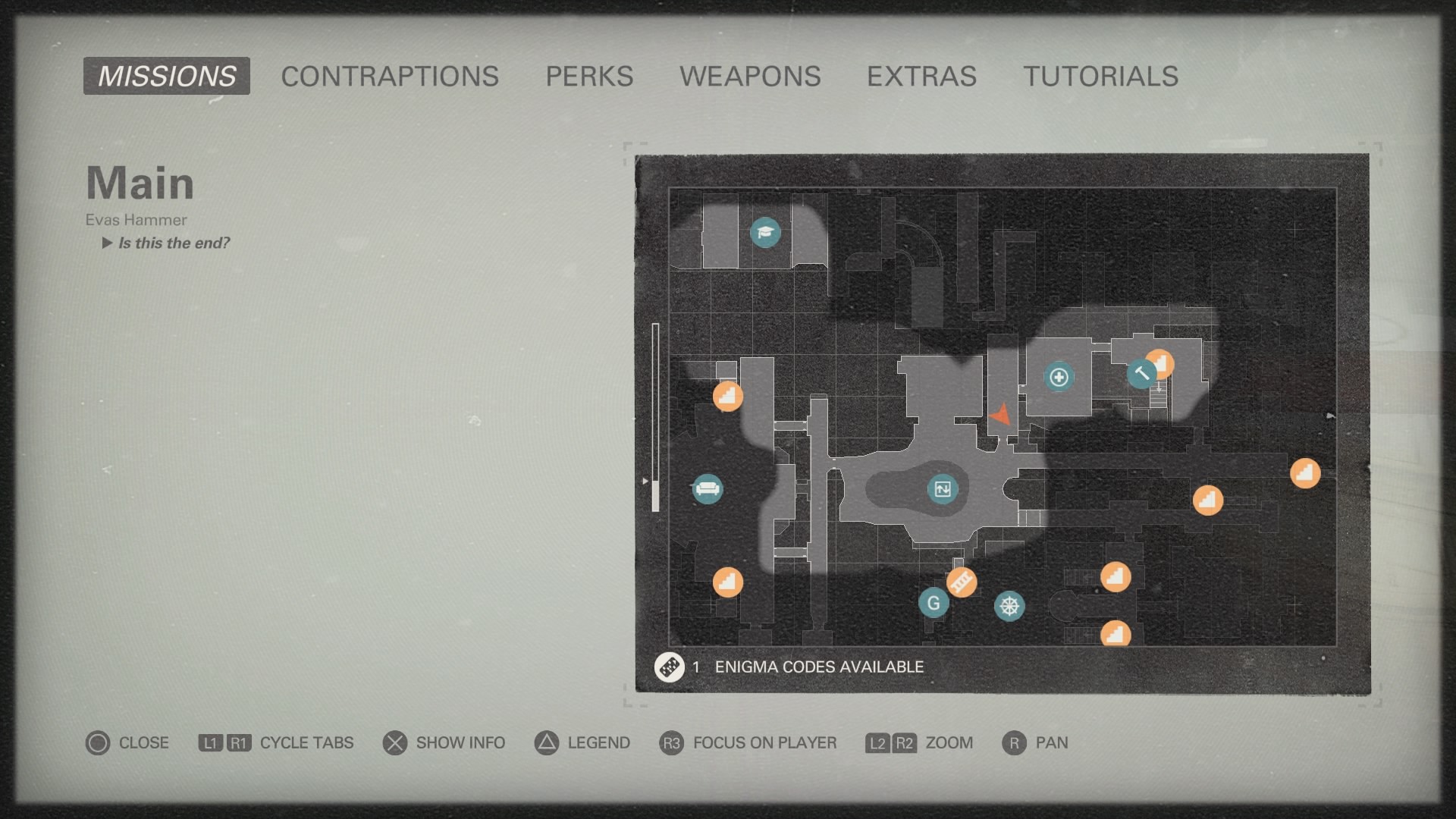Click the enigma codes dice icon
Screen dimensions: 1456x819
[x=670, y=667]
